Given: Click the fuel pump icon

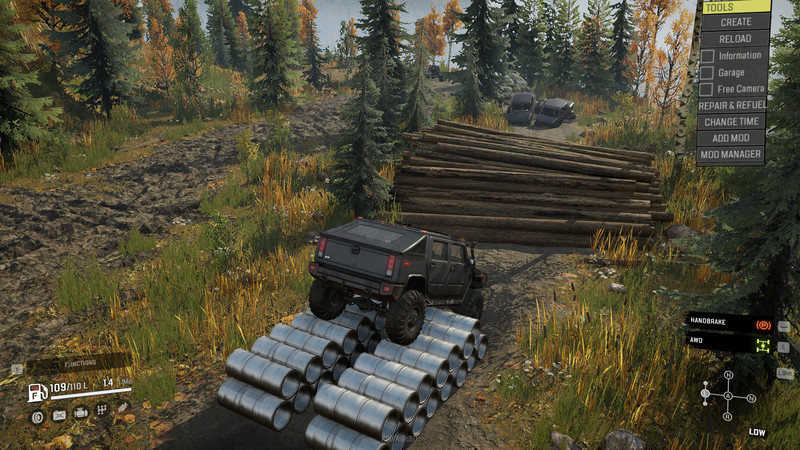Looking at the screenshot, I should click(x=36, y=391).
